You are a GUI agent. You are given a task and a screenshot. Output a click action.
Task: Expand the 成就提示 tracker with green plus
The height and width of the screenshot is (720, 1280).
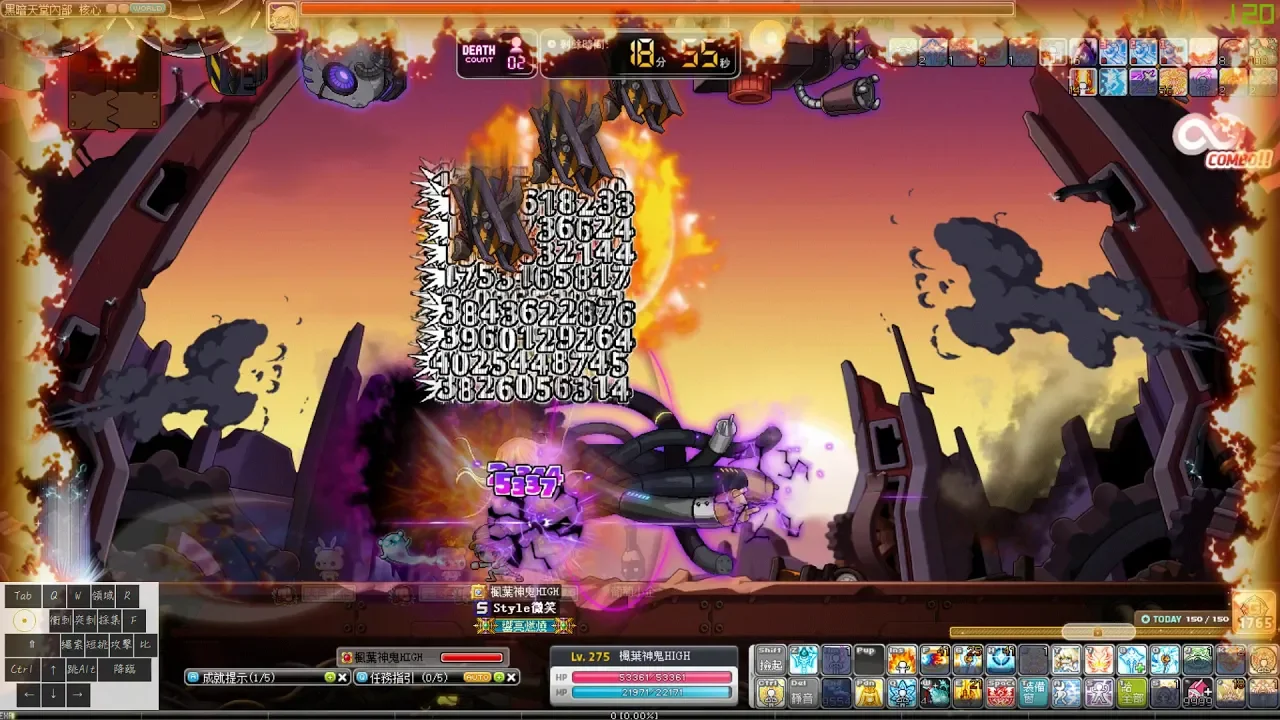[x=329, y=677]
